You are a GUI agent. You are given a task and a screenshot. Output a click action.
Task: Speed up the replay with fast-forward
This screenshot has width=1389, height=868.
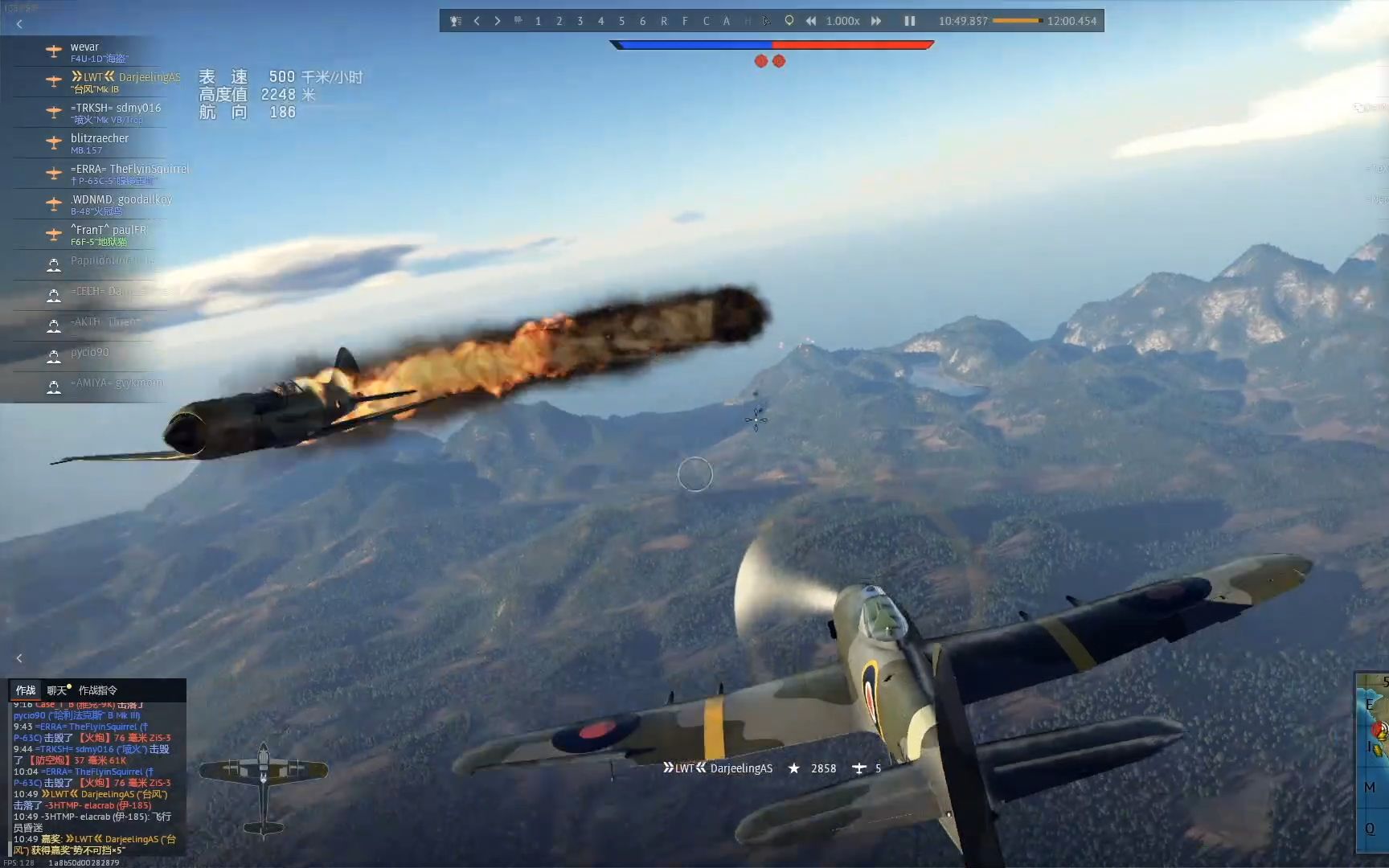[876, 21]
